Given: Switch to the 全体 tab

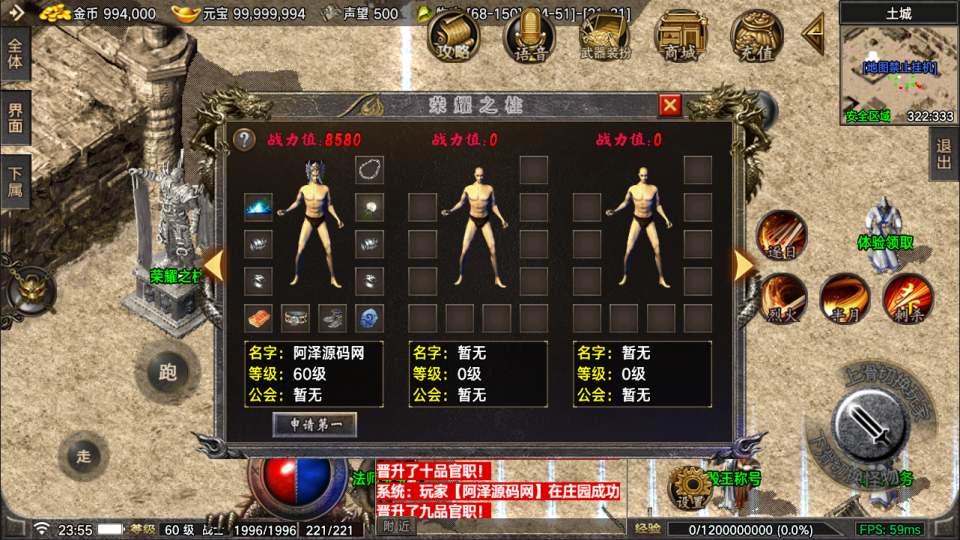Looking at the screenshot, I should pos(15,59).
